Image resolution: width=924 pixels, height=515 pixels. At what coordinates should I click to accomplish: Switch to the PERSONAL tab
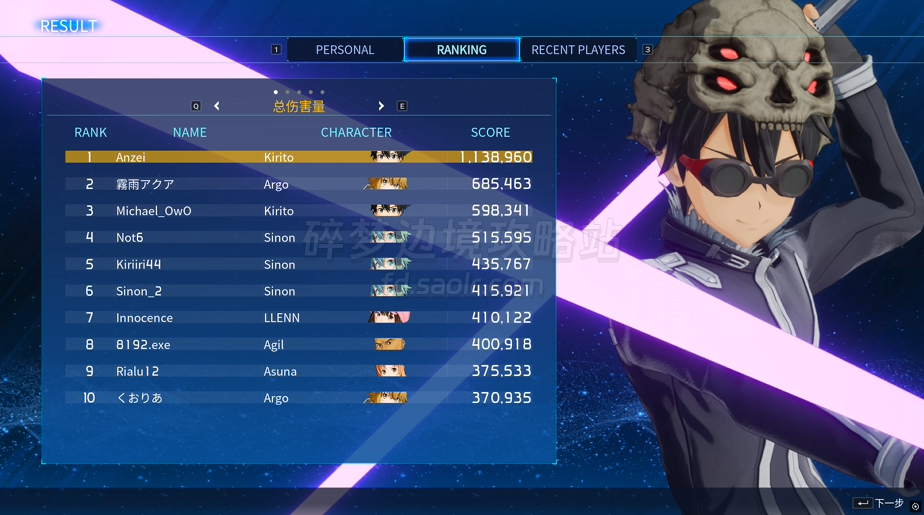(345, 50)
